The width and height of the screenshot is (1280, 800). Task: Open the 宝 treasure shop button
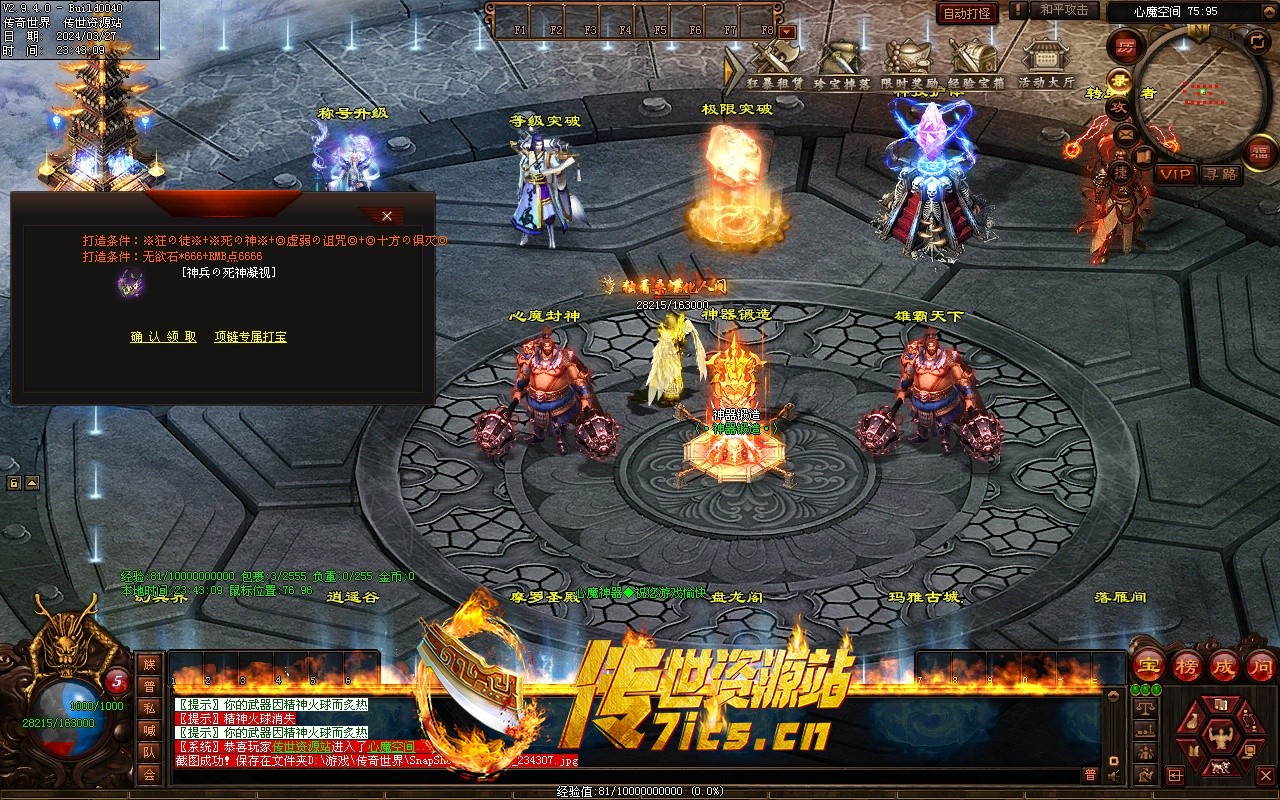coord(1149,665)
